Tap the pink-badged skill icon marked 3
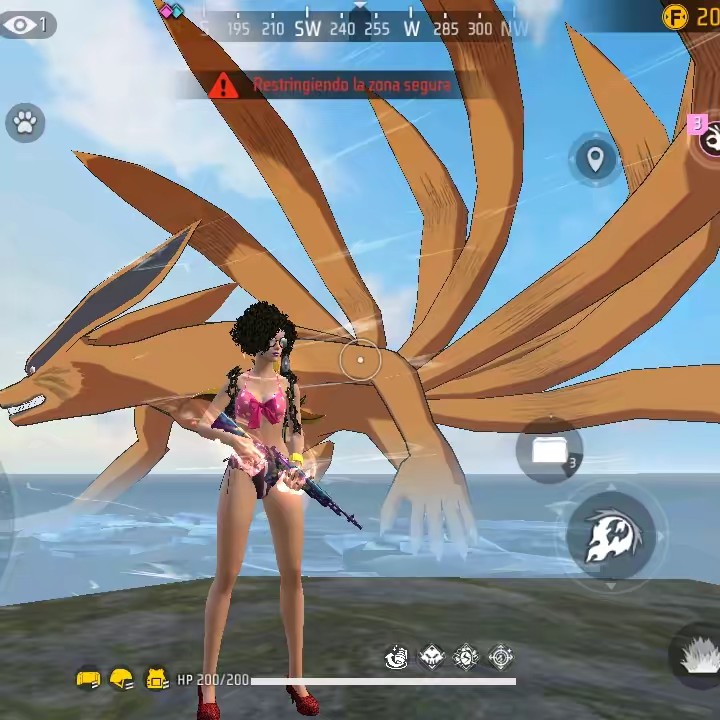 click(x=710, y=140)
